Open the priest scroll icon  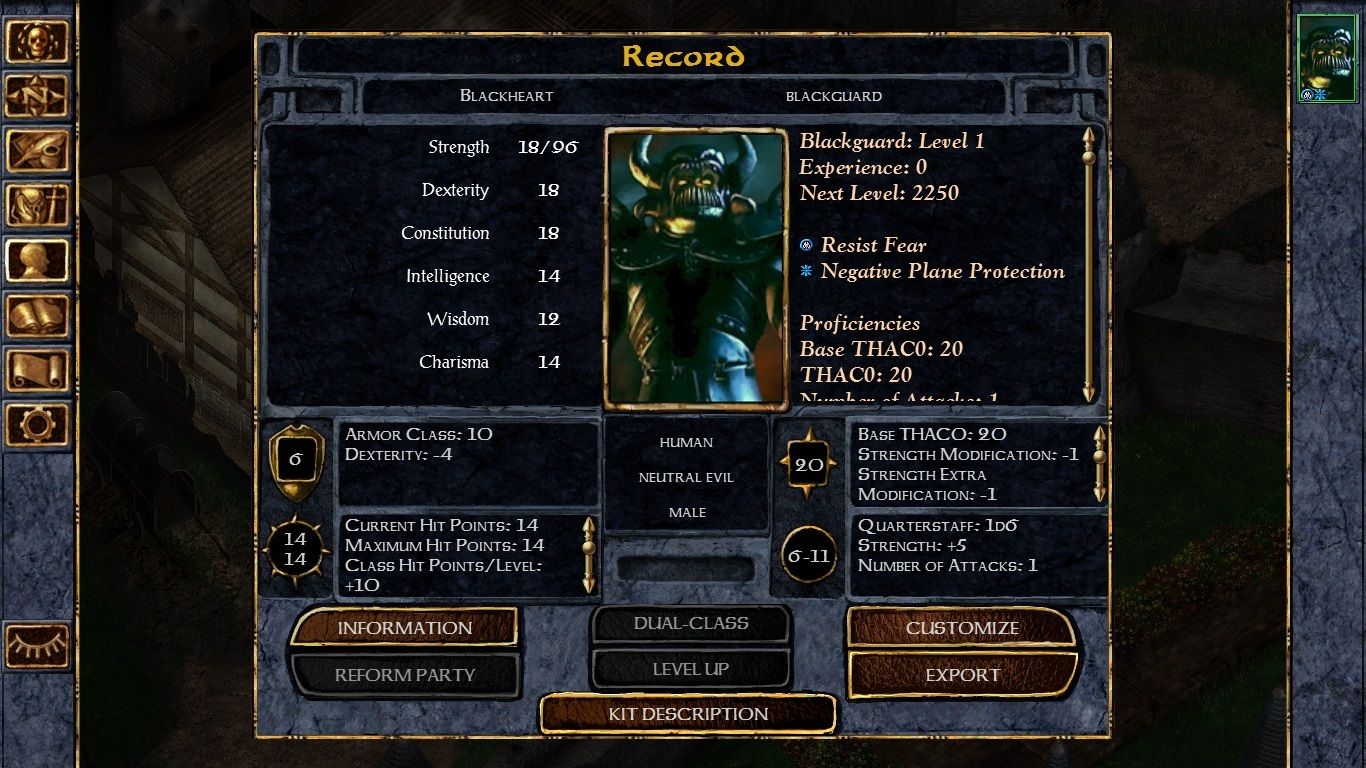[x=38, y=370]
